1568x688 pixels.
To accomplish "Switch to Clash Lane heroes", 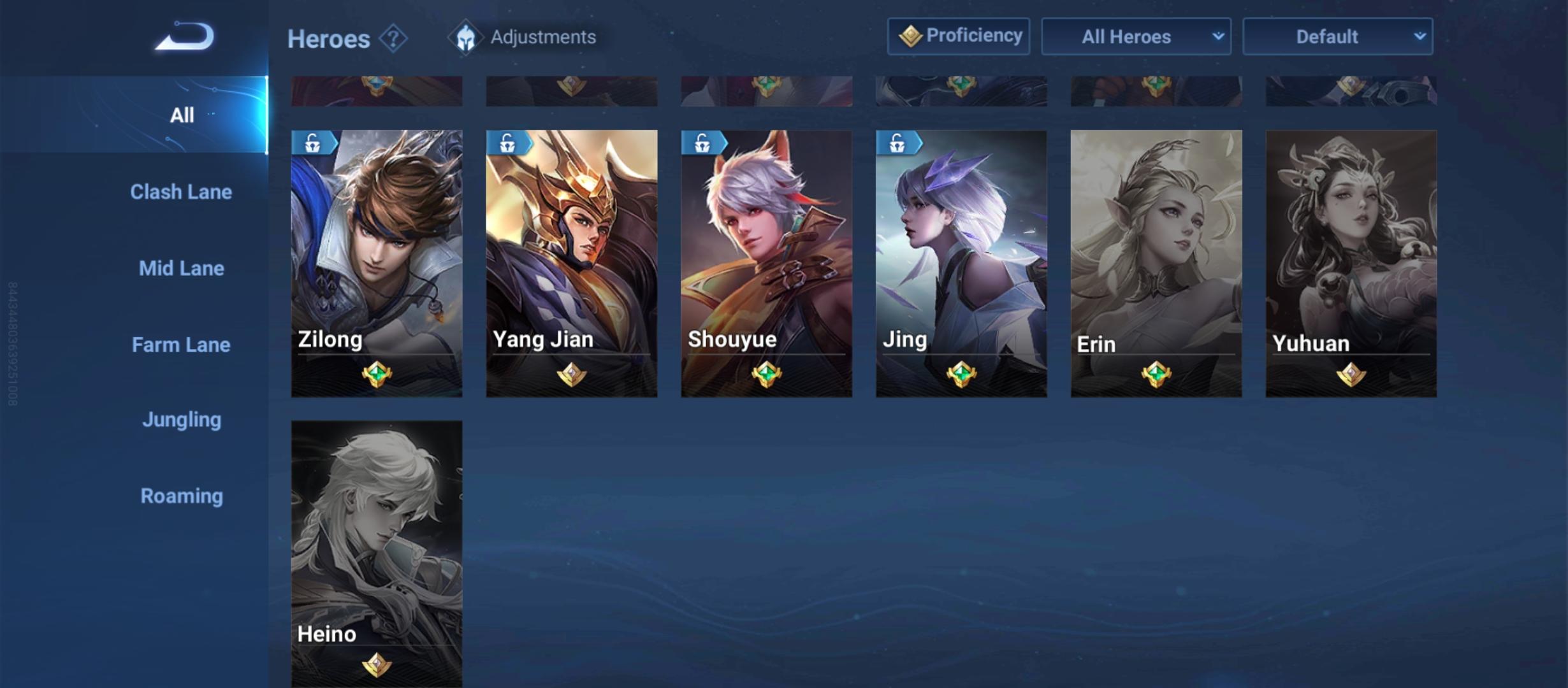I will pyautogui.click(x=181, y=192).
